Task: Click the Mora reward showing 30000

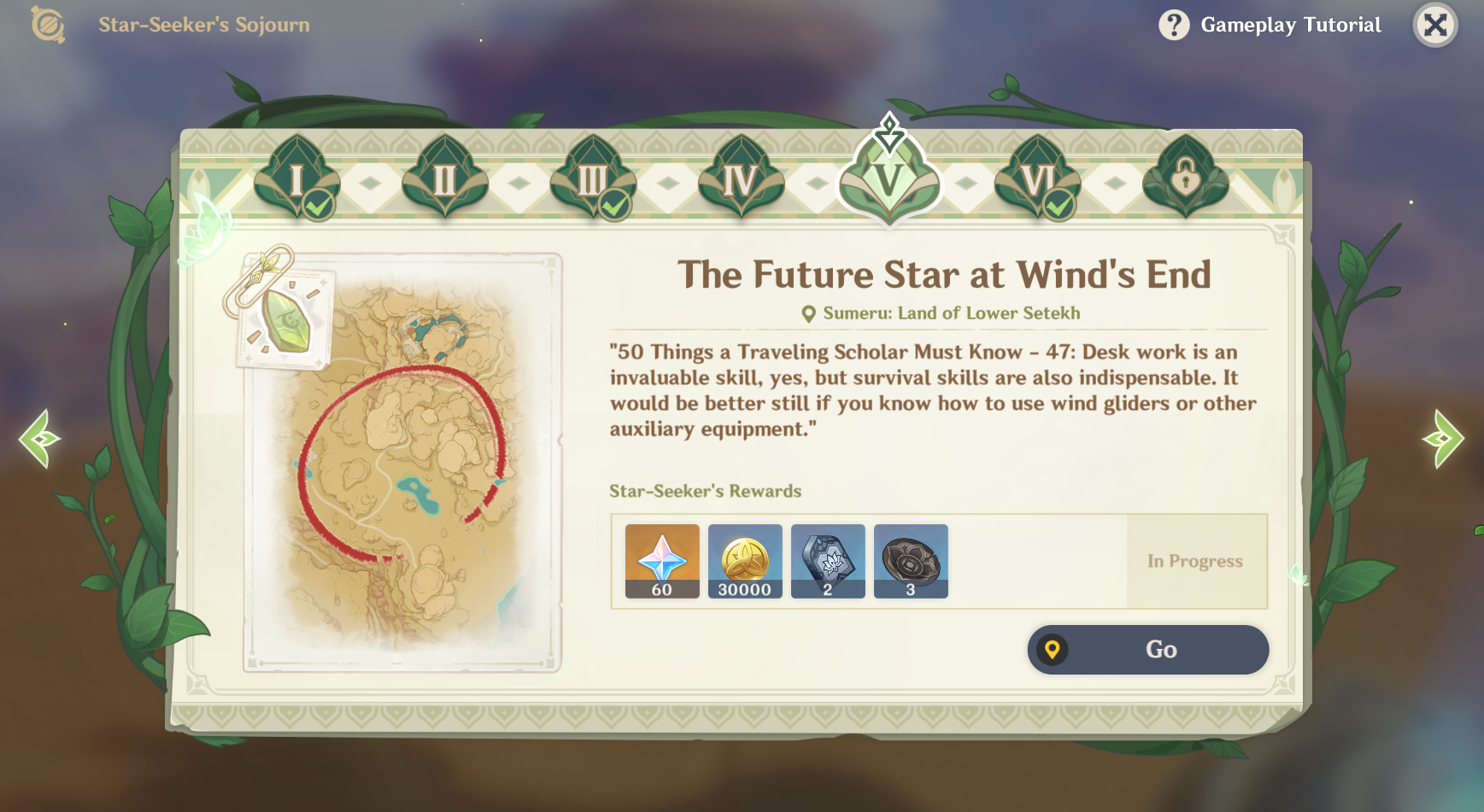Action: (744, 561)
